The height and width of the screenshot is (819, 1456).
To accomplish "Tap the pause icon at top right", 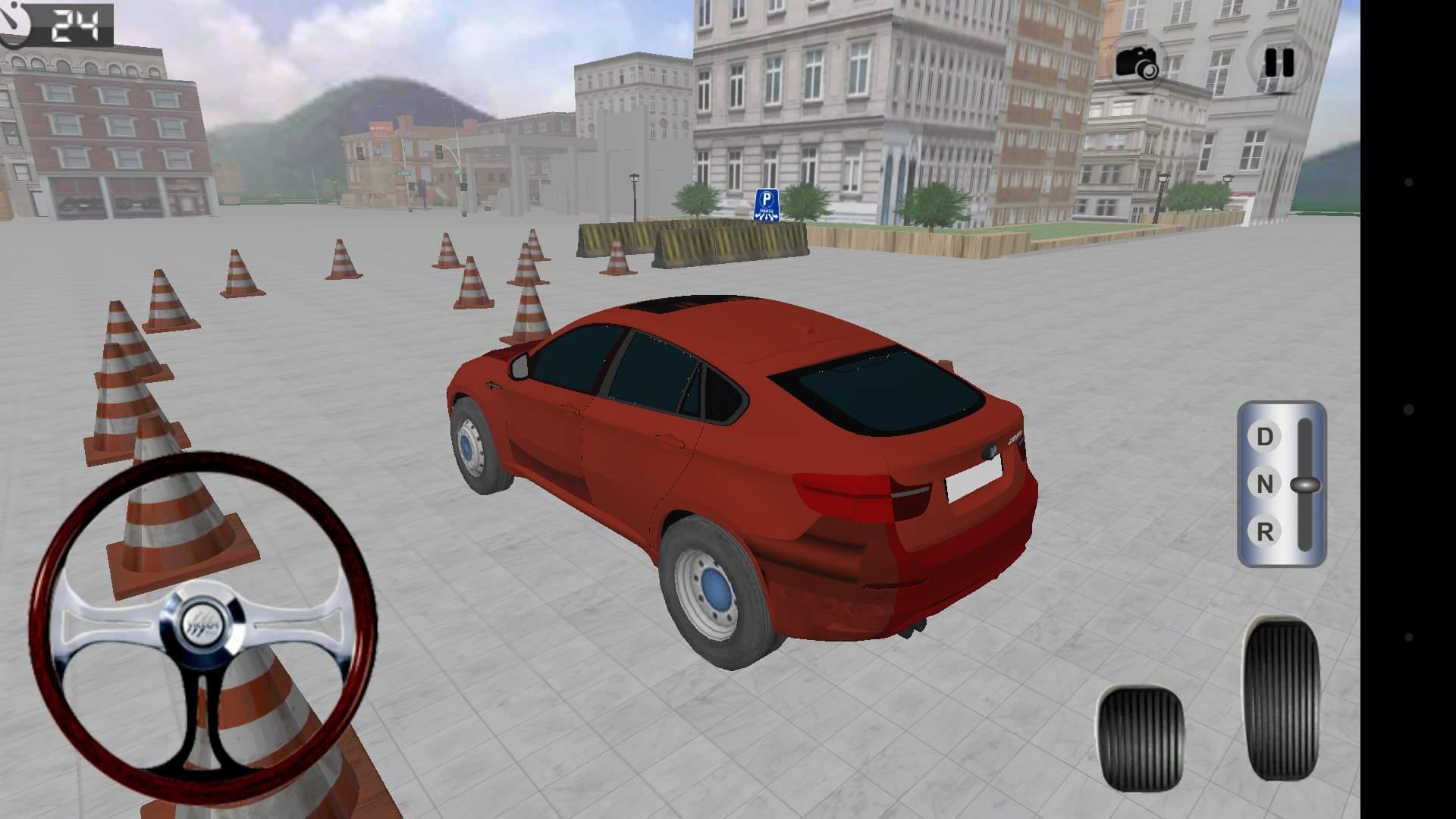I will coord(1280,62).
